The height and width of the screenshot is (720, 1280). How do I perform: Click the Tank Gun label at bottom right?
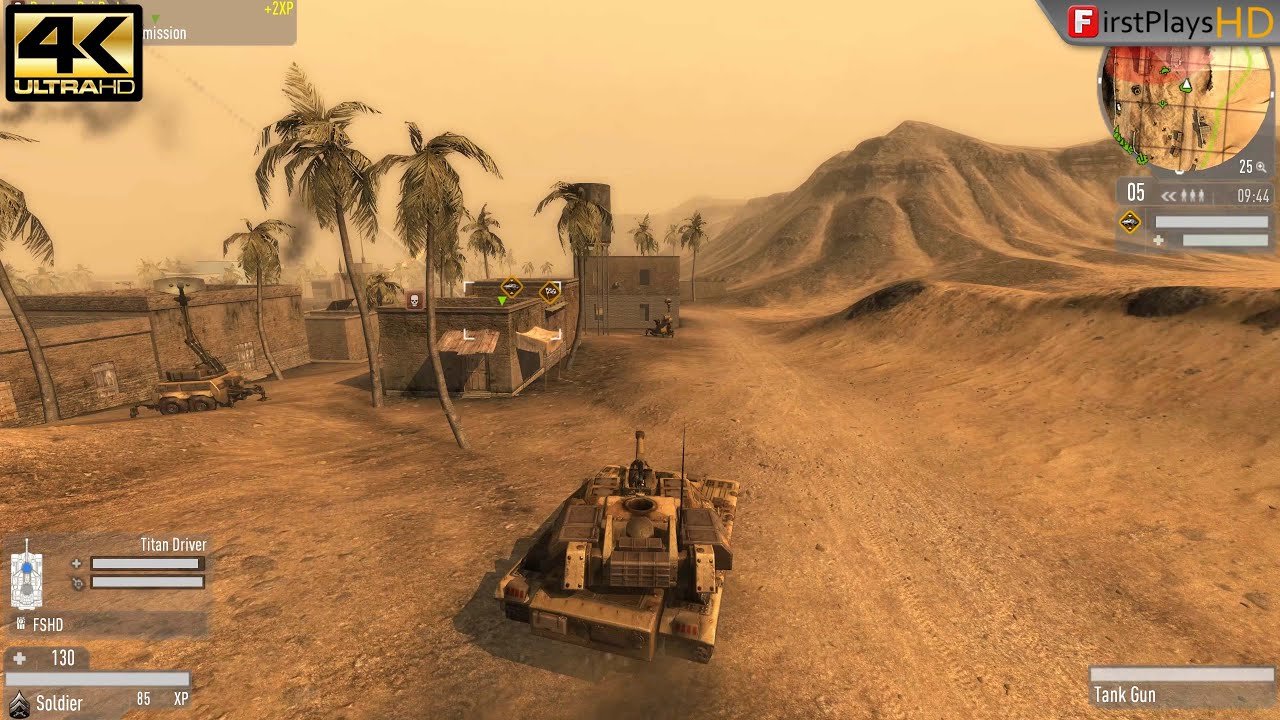[1127, 695]
